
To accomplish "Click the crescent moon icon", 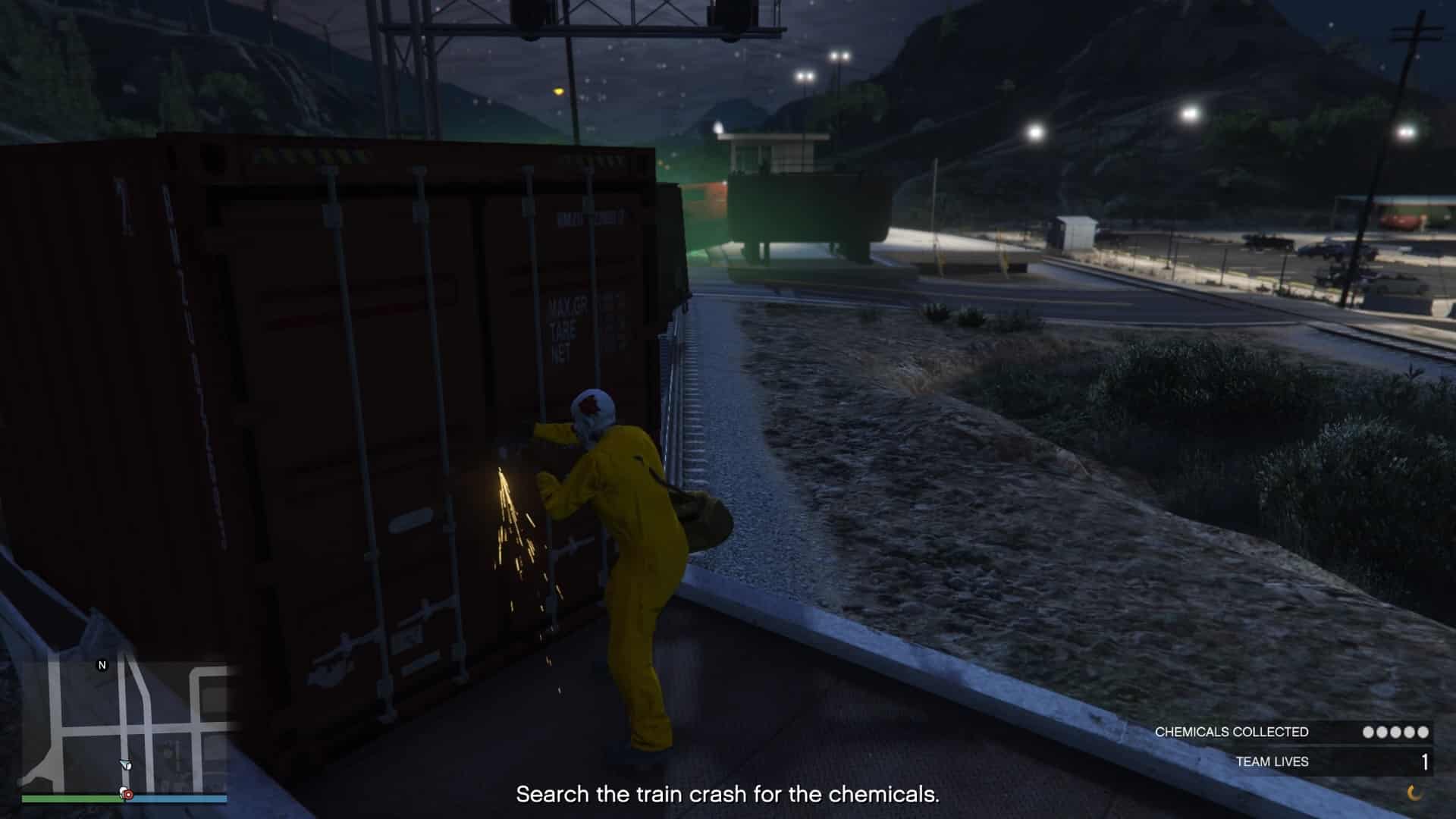I will coord(1414,792).
